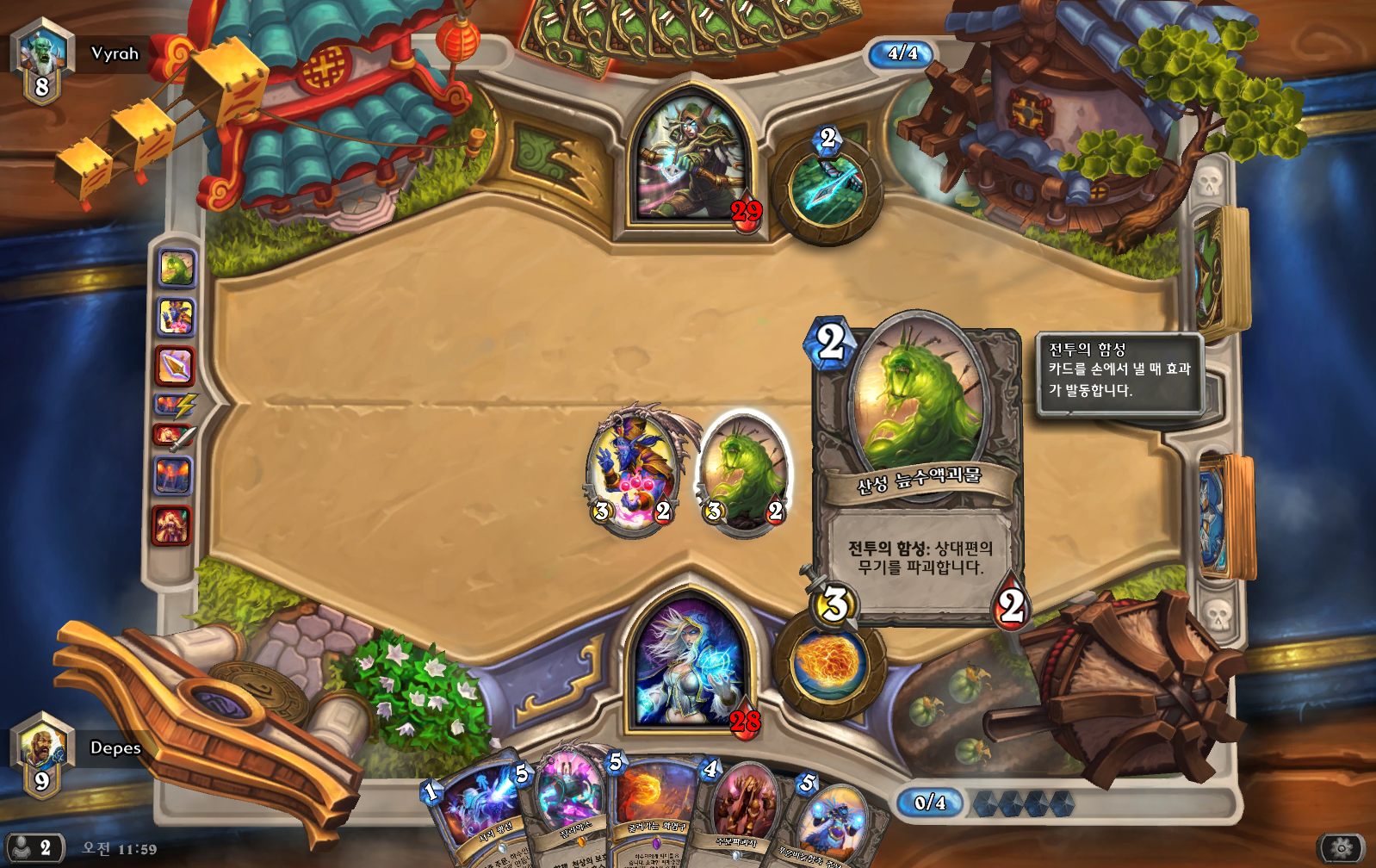This screenshot has width=1376, height=868.
Task: View the blue dragon-mage history tile
Action: 176,317
